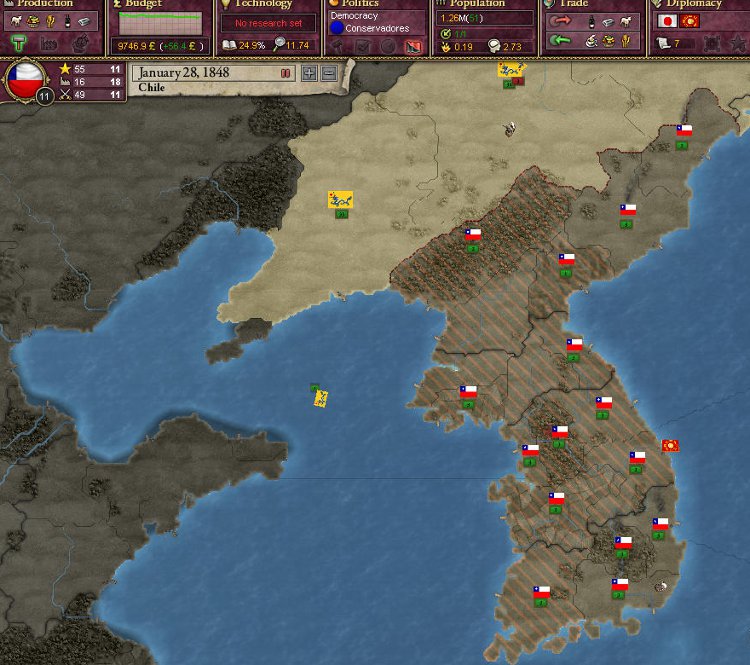Increase game speed with plus button
The image size is (750, 665).
(x=309, y=73)
